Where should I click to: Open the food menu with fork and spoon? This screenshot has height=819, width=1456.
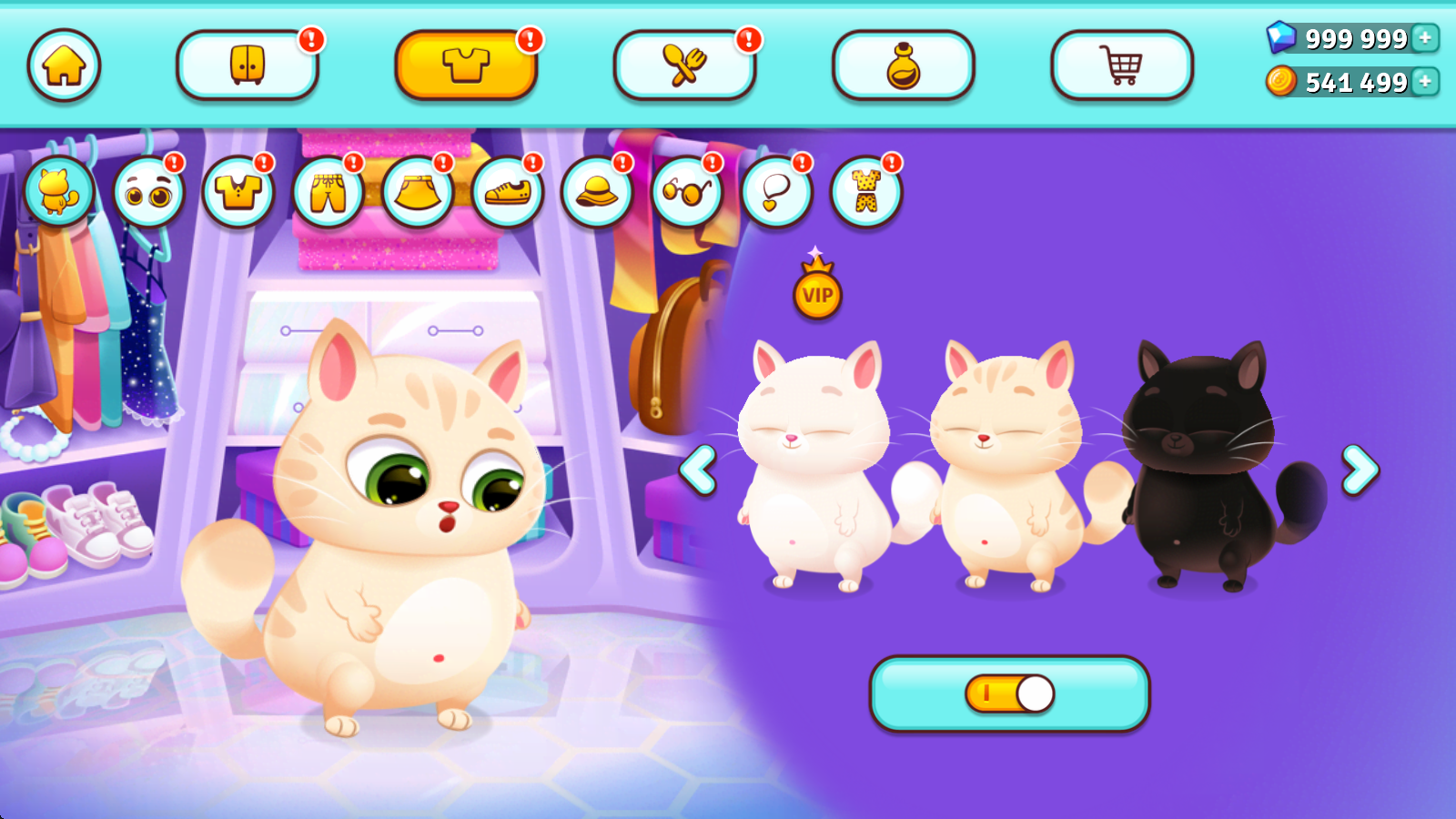pos(684,66)
